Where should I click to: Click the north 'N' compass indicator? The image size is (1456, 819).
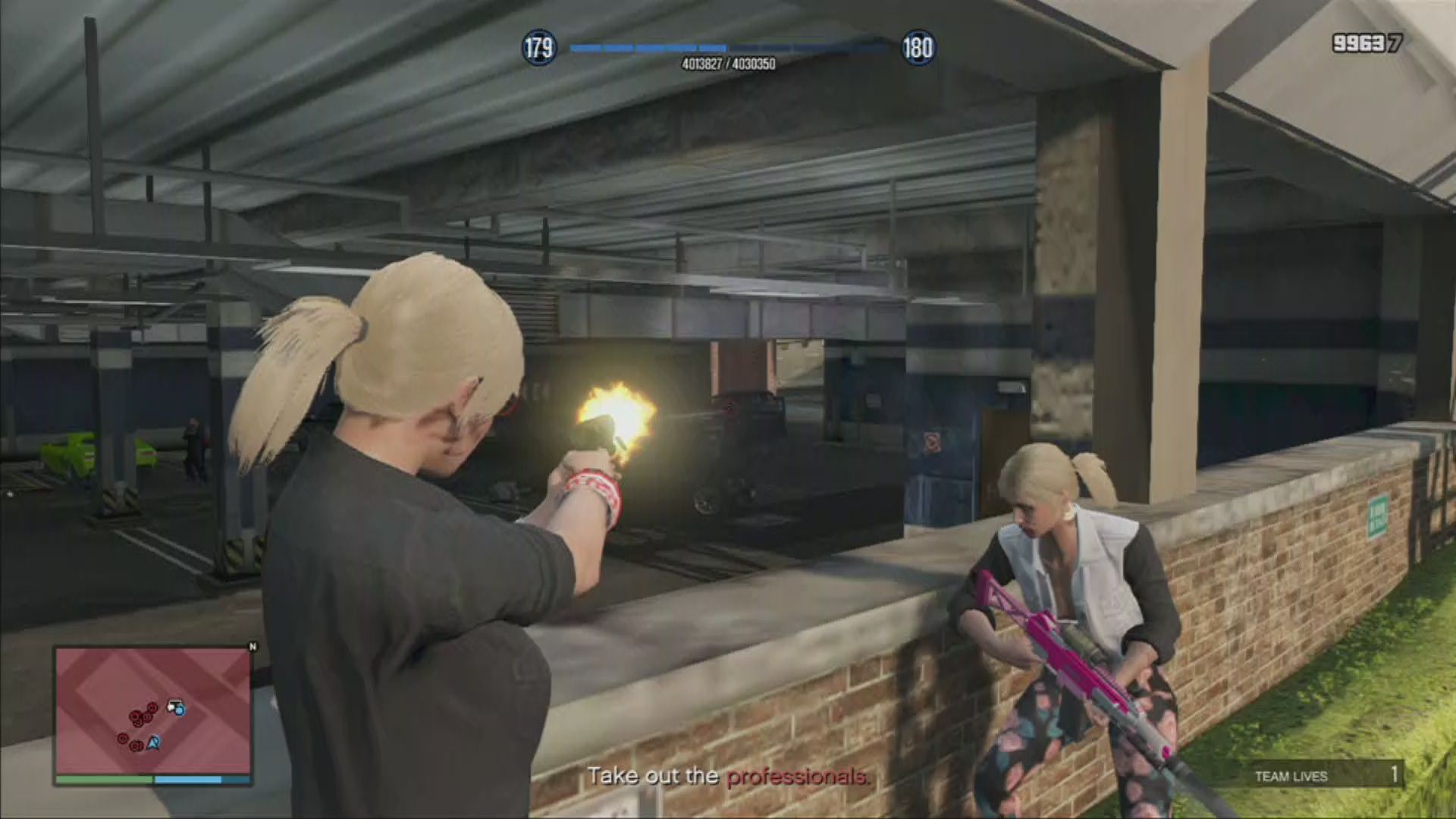pos(253,647)
